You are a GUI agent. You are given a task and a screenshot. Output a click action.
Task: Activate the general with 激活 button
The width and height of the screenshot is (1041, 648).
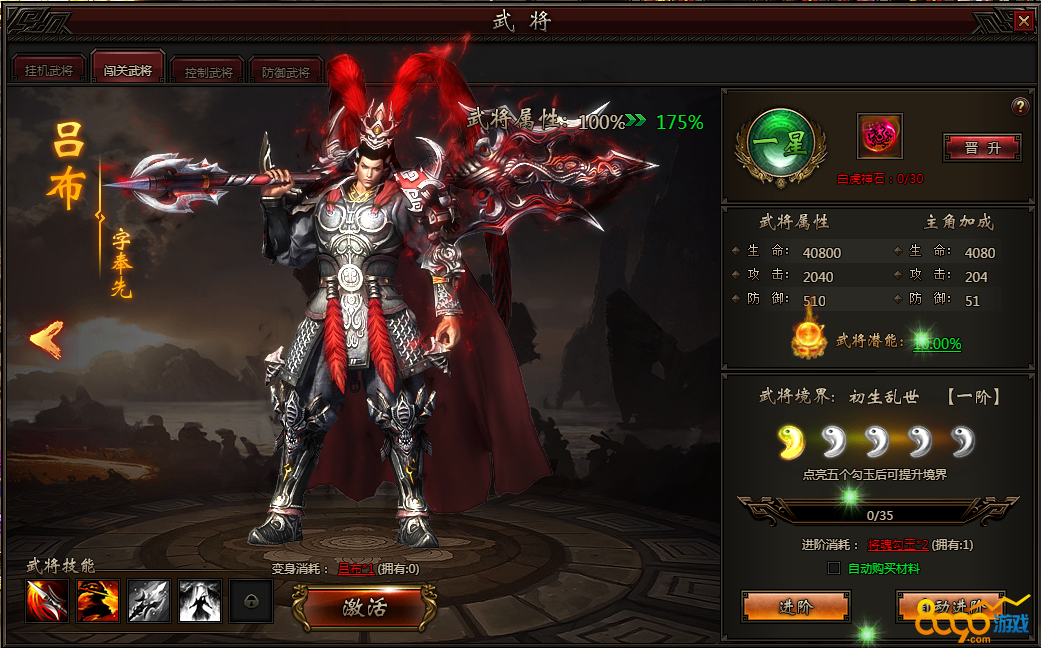[x=364, y=606]
